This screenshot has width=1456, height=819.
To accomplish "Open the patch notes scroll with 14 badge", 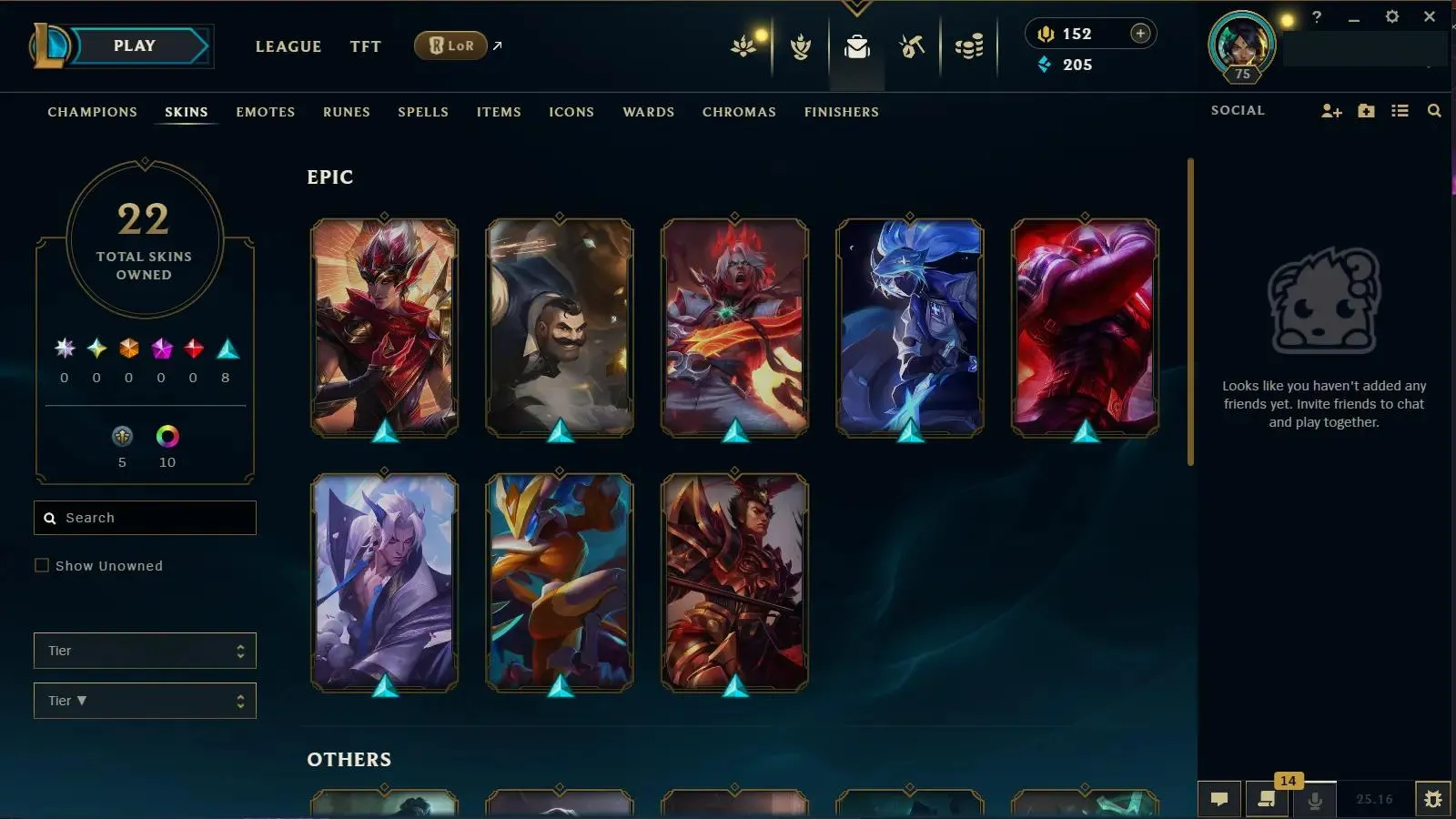I will (1265, 800).
